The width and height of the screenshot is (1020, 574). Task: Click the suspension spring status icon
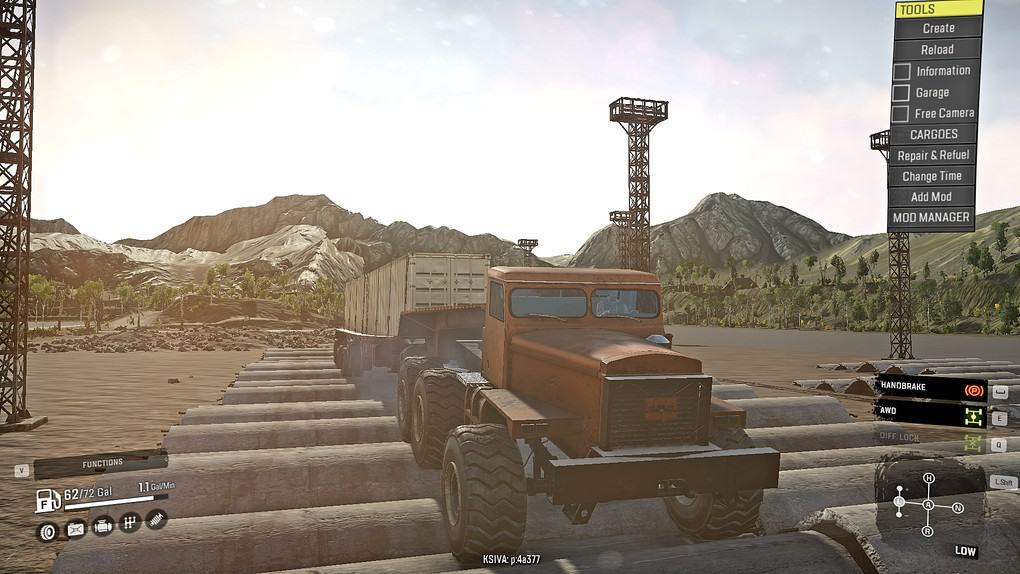(x=156, y=518)
